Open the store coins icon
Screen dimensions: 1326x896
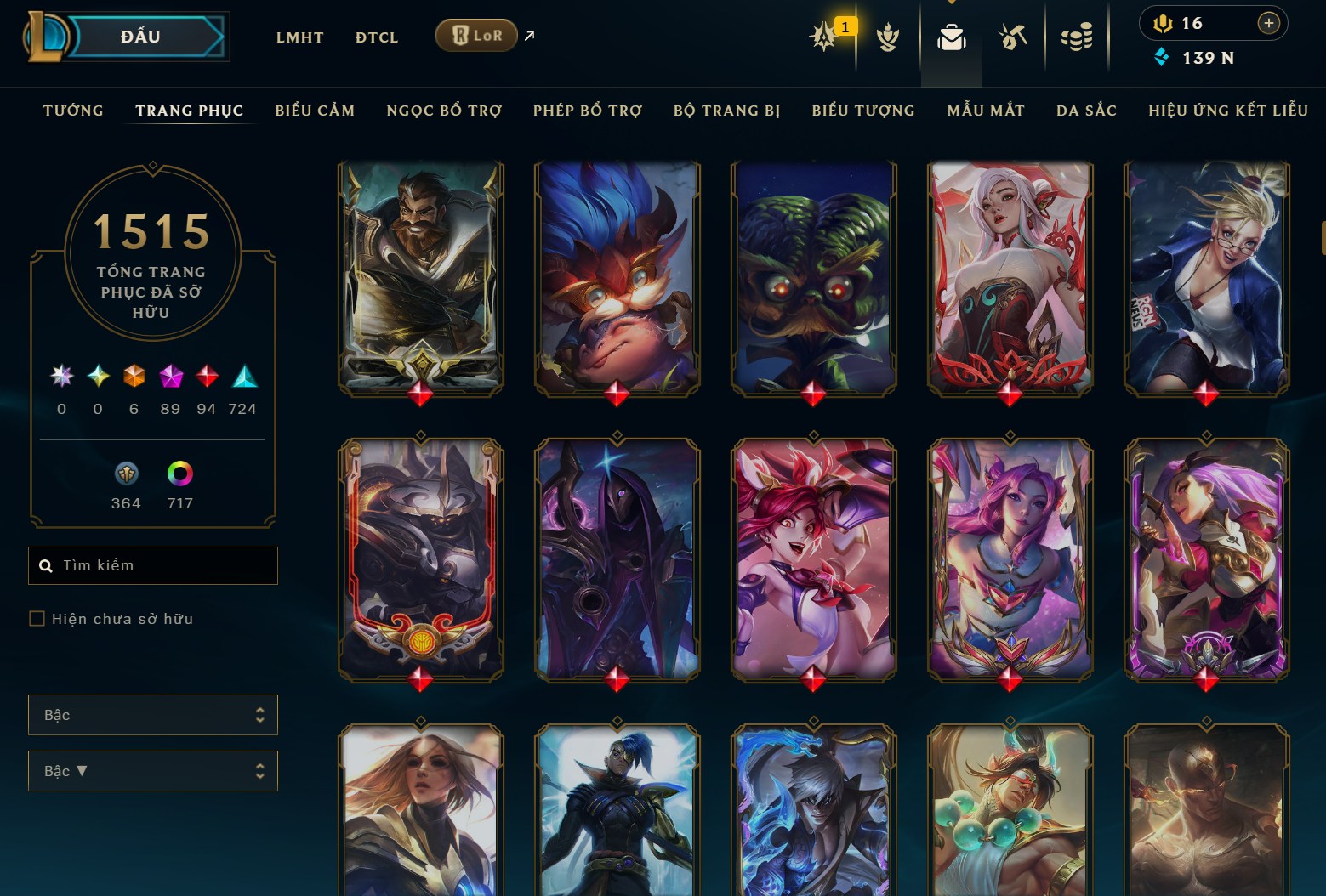coord(1076,36)
